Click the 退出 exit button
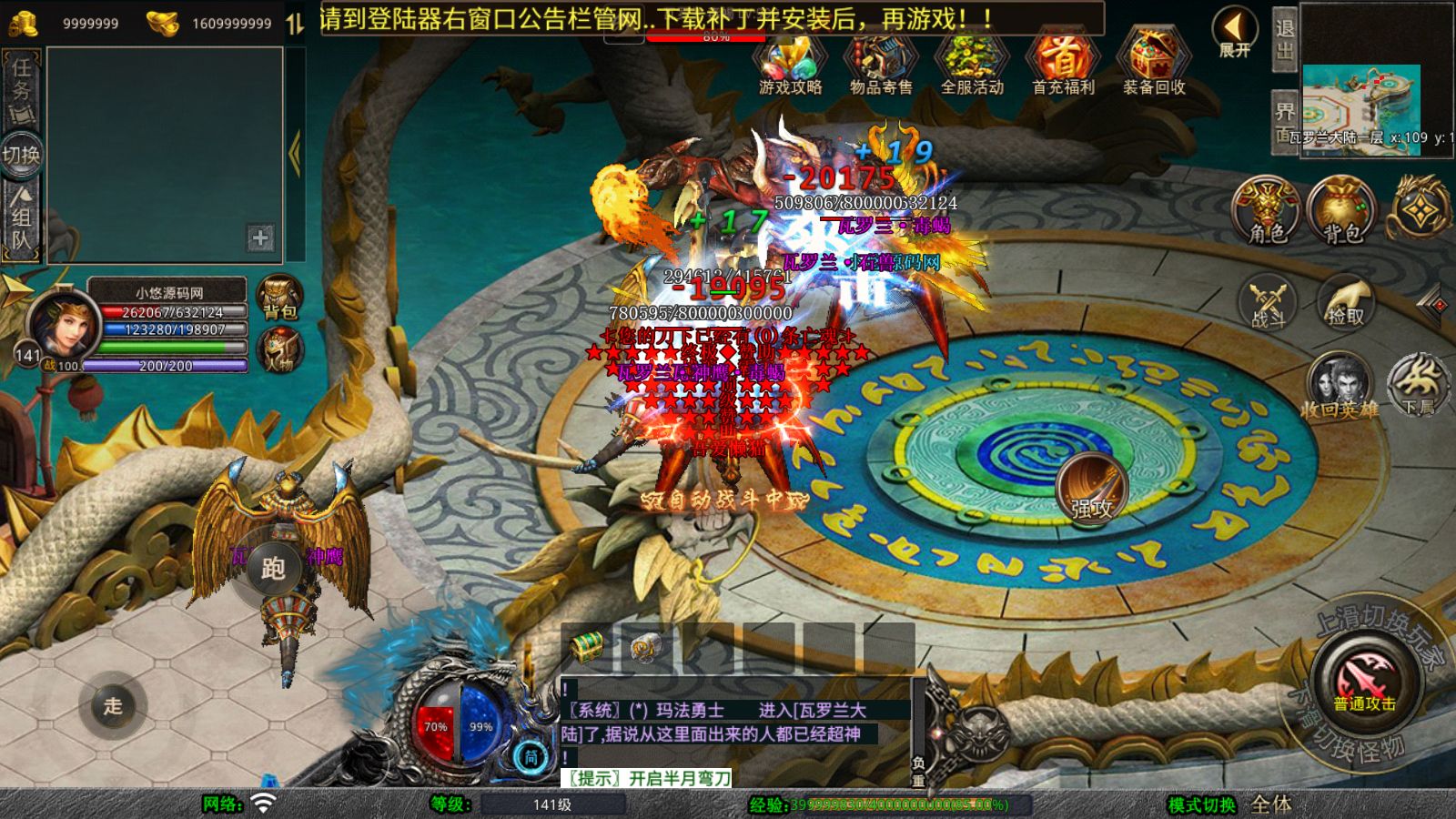 (1284, 38)
